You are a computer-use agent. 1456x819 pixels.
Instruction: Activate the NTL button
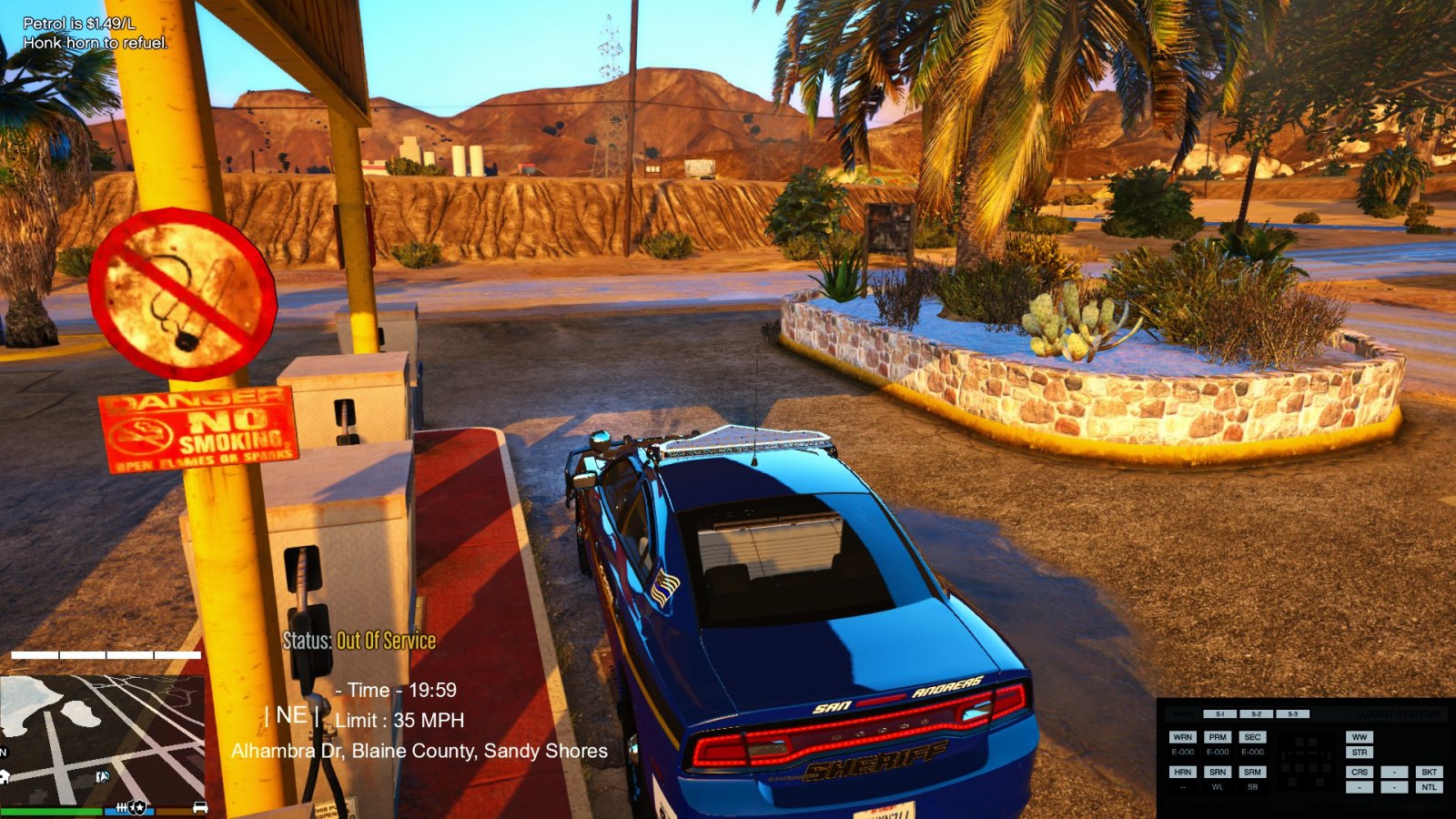pos(1429,787)
